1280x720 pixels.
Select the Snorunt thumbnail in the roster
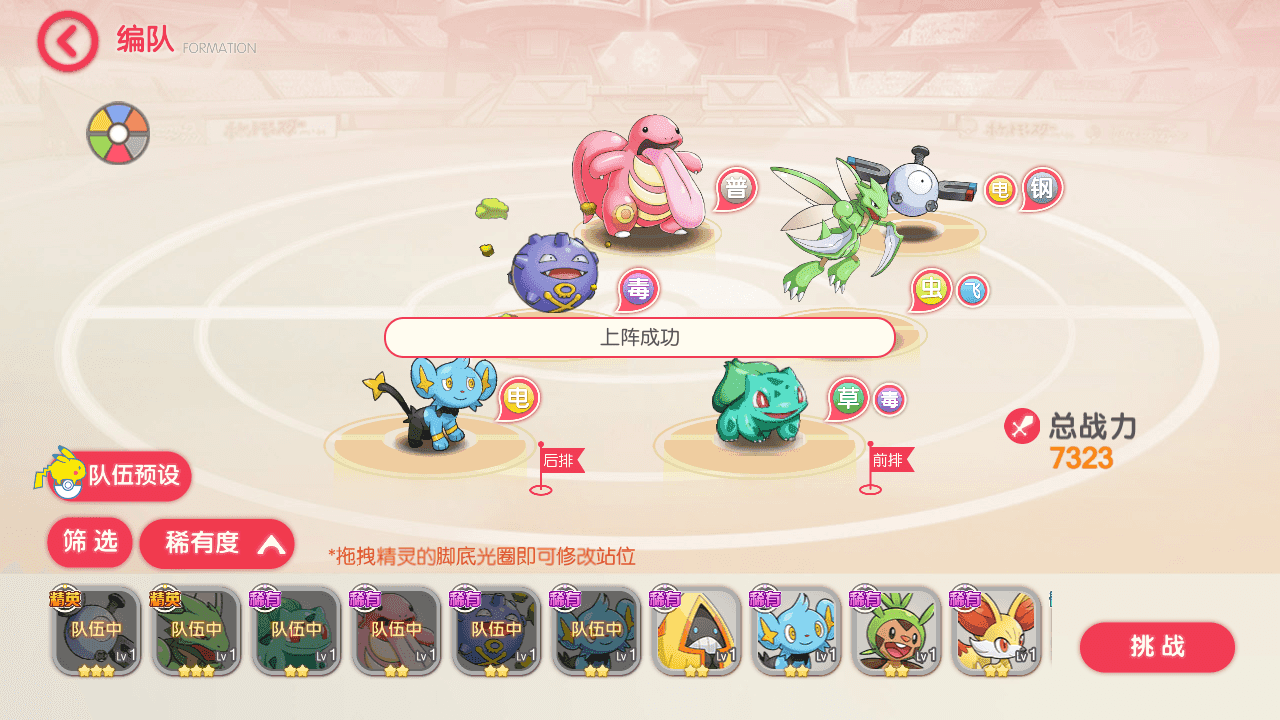pyautogui.click(x=697, y=631)
